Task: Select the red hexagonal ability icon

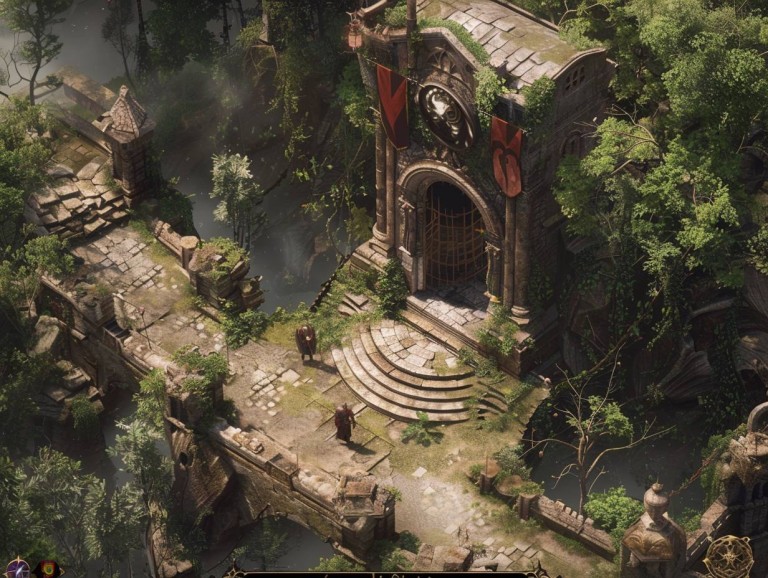Action: pyautogui.click(x=47, y=569)
